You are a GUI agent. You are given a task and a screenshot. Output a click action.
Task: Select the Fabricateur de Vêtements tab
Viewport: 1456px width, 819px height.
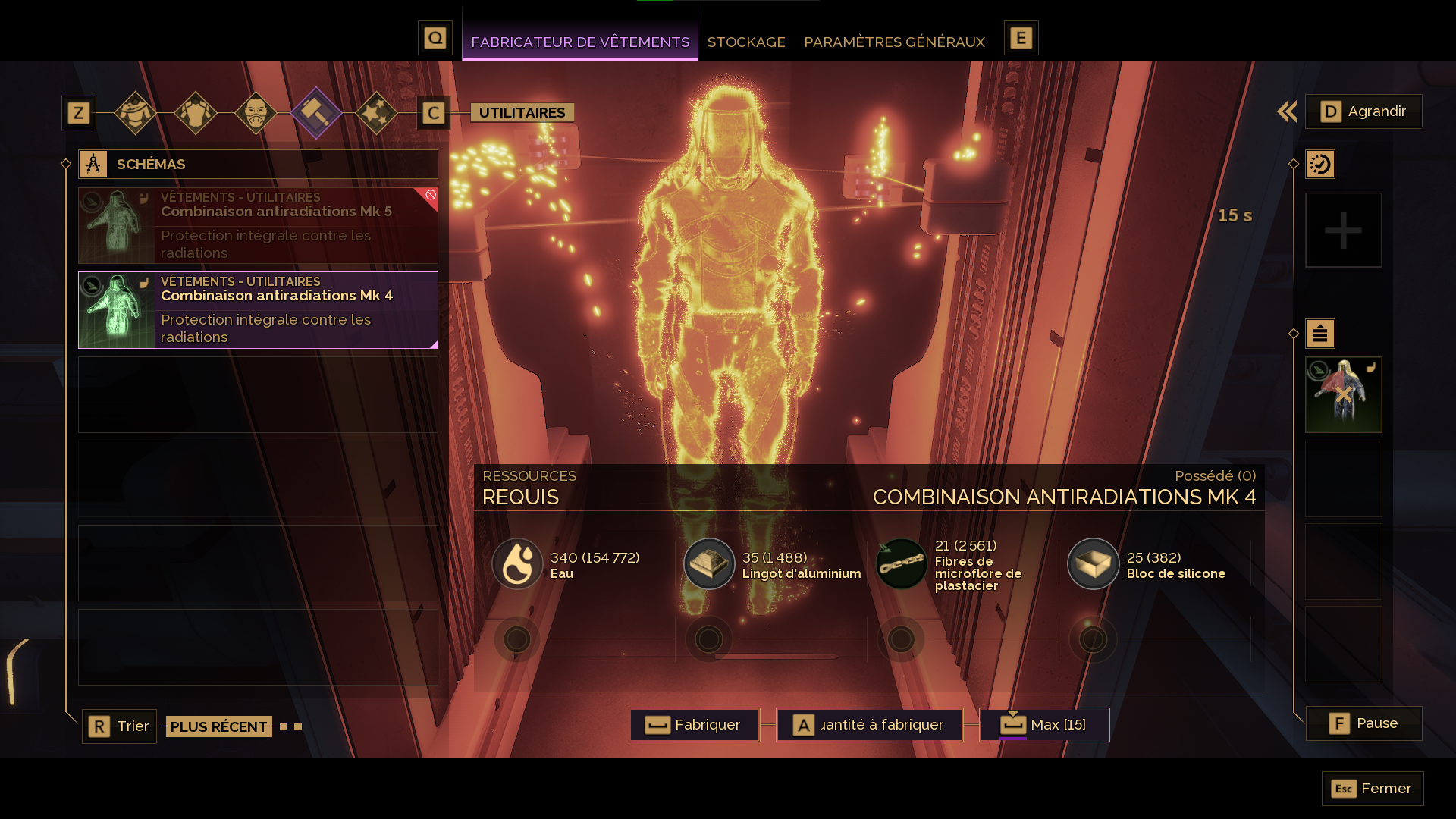click(579, 42)
